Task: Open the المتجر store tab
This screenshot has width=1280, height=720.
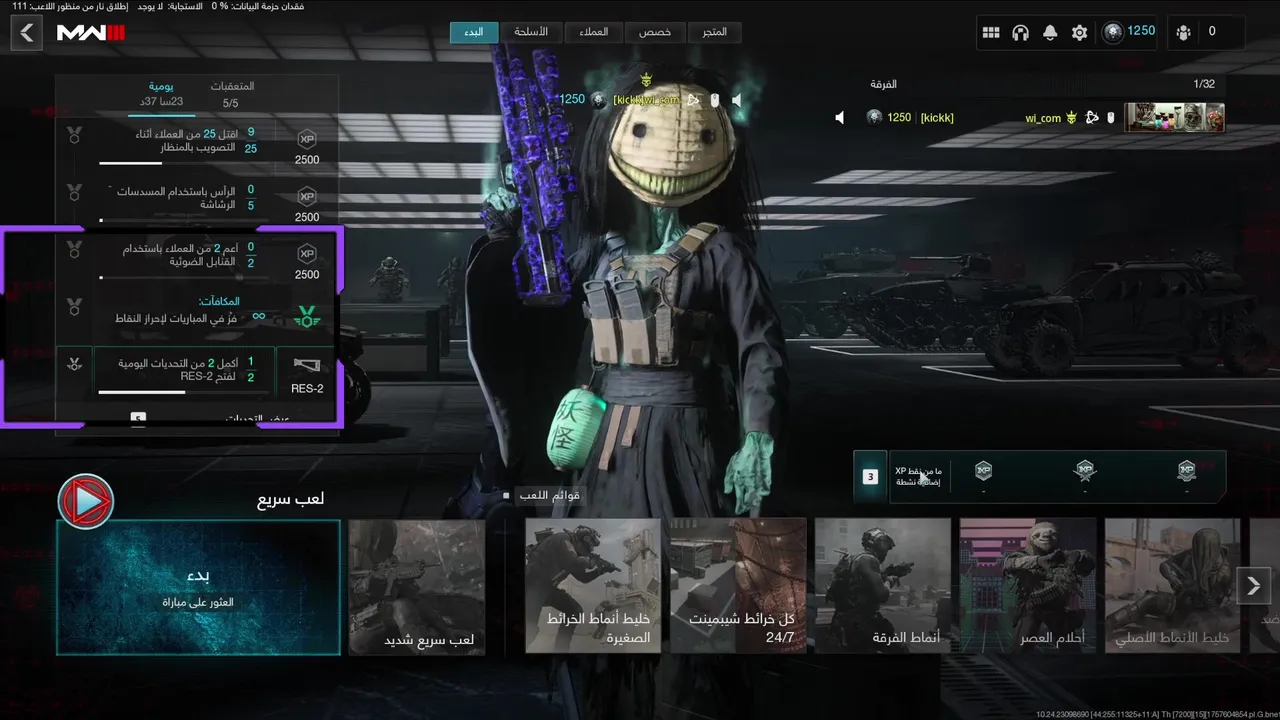Action: point(714,32)
